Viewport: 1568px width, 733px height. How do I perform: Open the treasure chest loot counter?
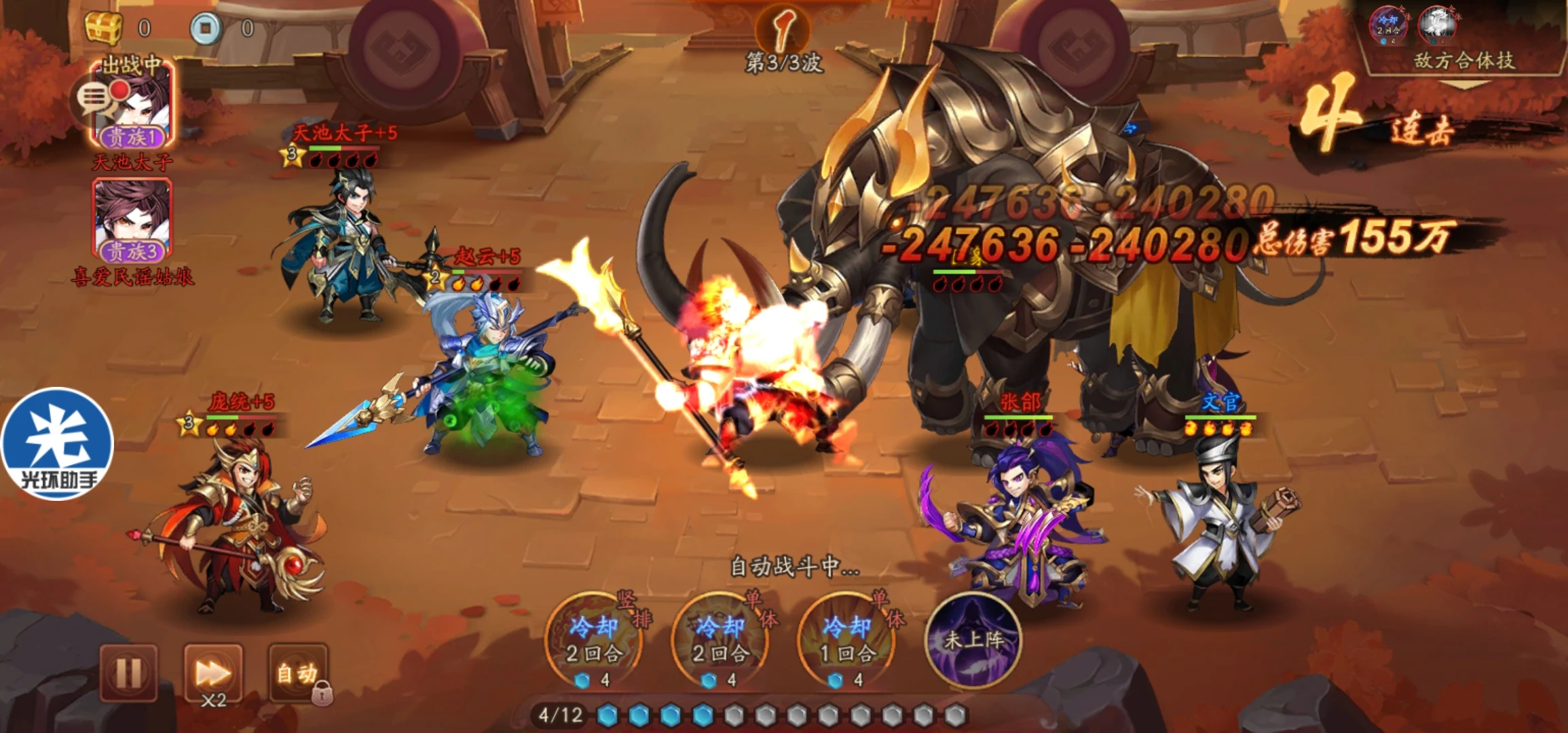(103, 28)
